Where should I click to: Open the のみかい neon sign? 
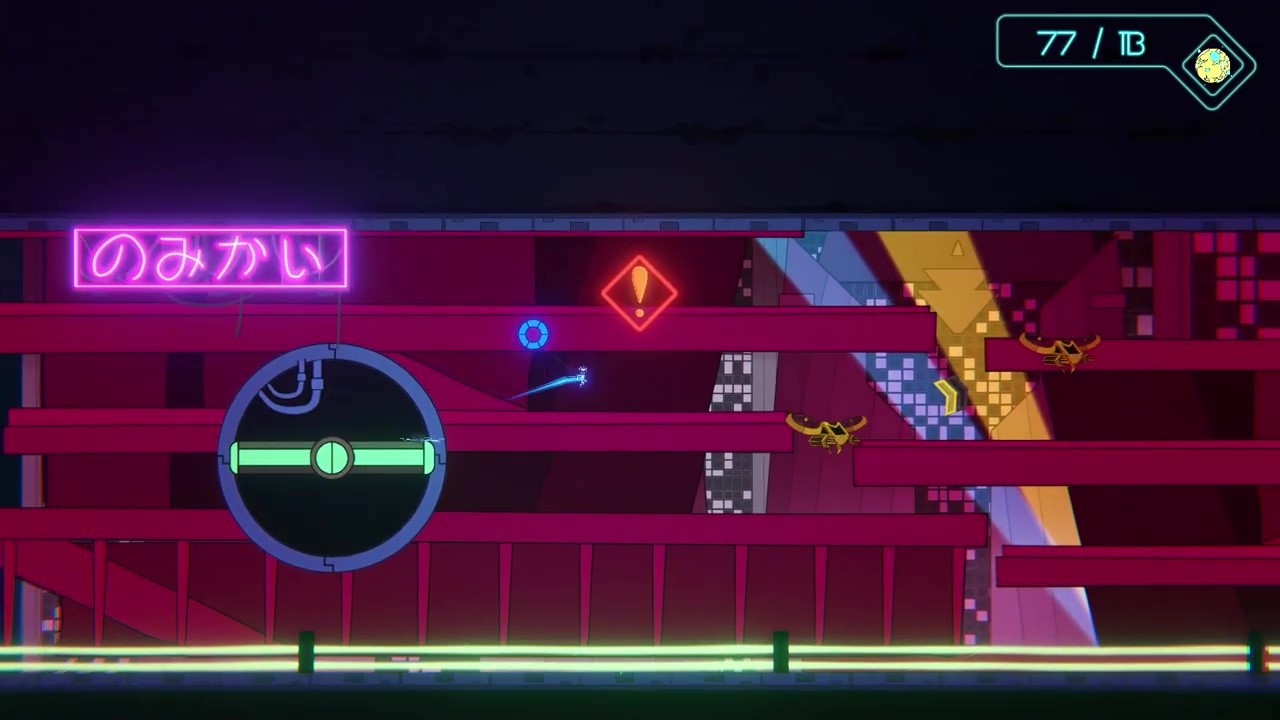(210, 257)
